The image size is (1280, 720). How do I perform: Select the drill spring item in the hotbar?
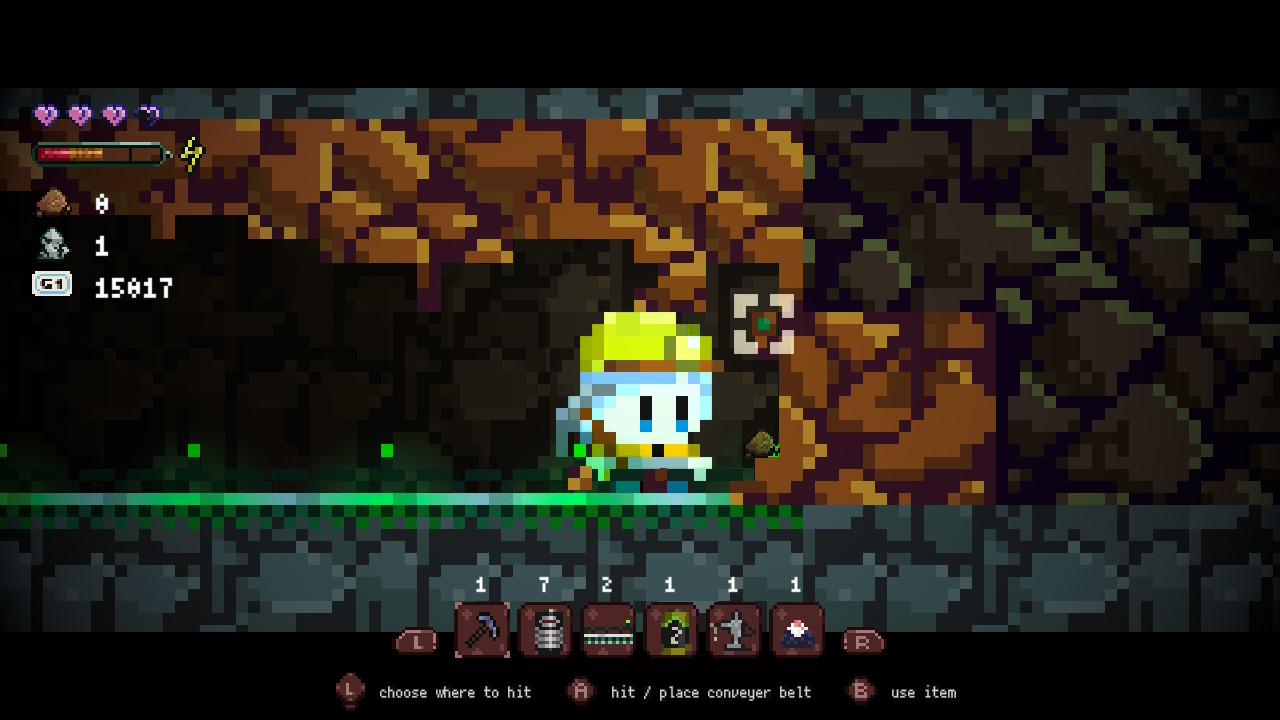(544, 633)
